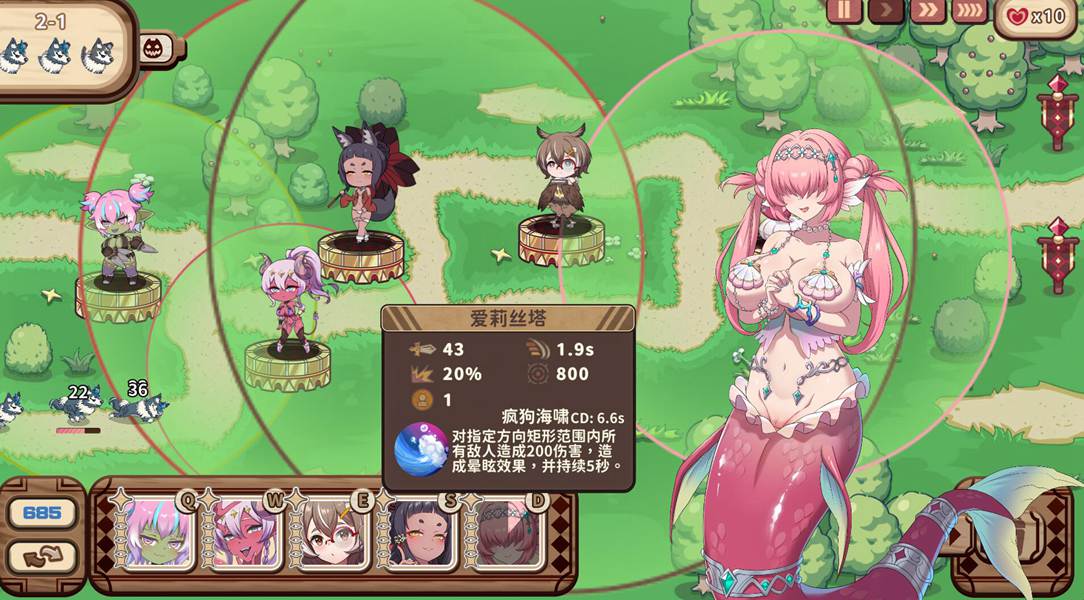The height and width of the screenshot is (600, 1084).
Task: Choose the dimmed pink-haired mermaid portrait
Action: tap(503, 535)
